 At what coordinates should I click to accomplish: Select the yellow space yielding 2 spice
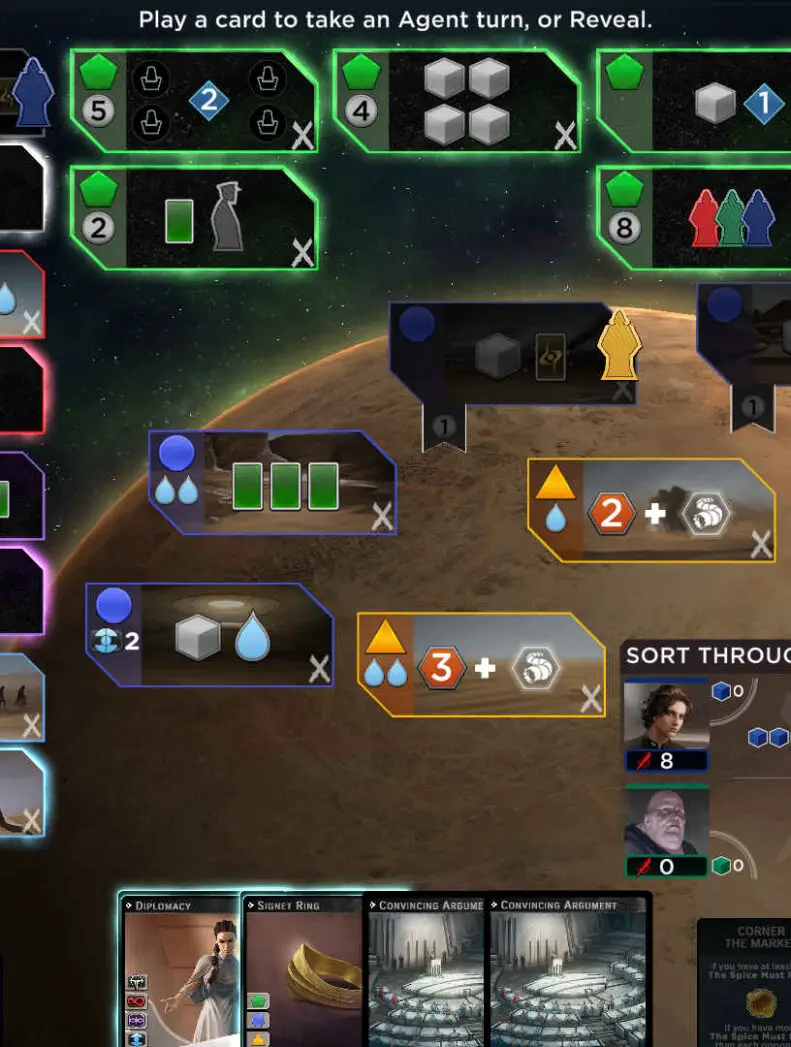[652, 511]
